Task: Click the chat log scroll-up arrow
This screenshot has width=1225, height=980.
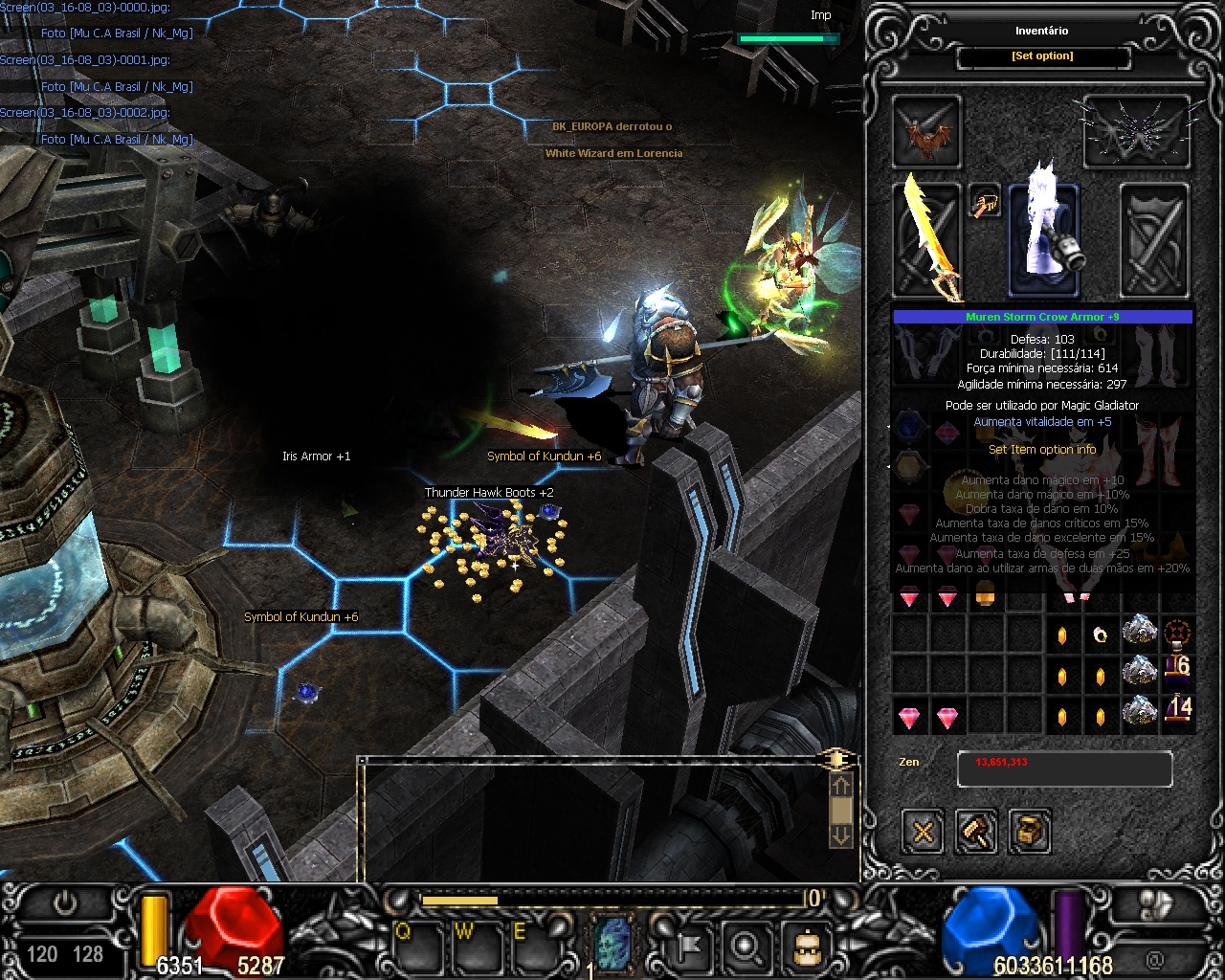Action: (840, 787)
